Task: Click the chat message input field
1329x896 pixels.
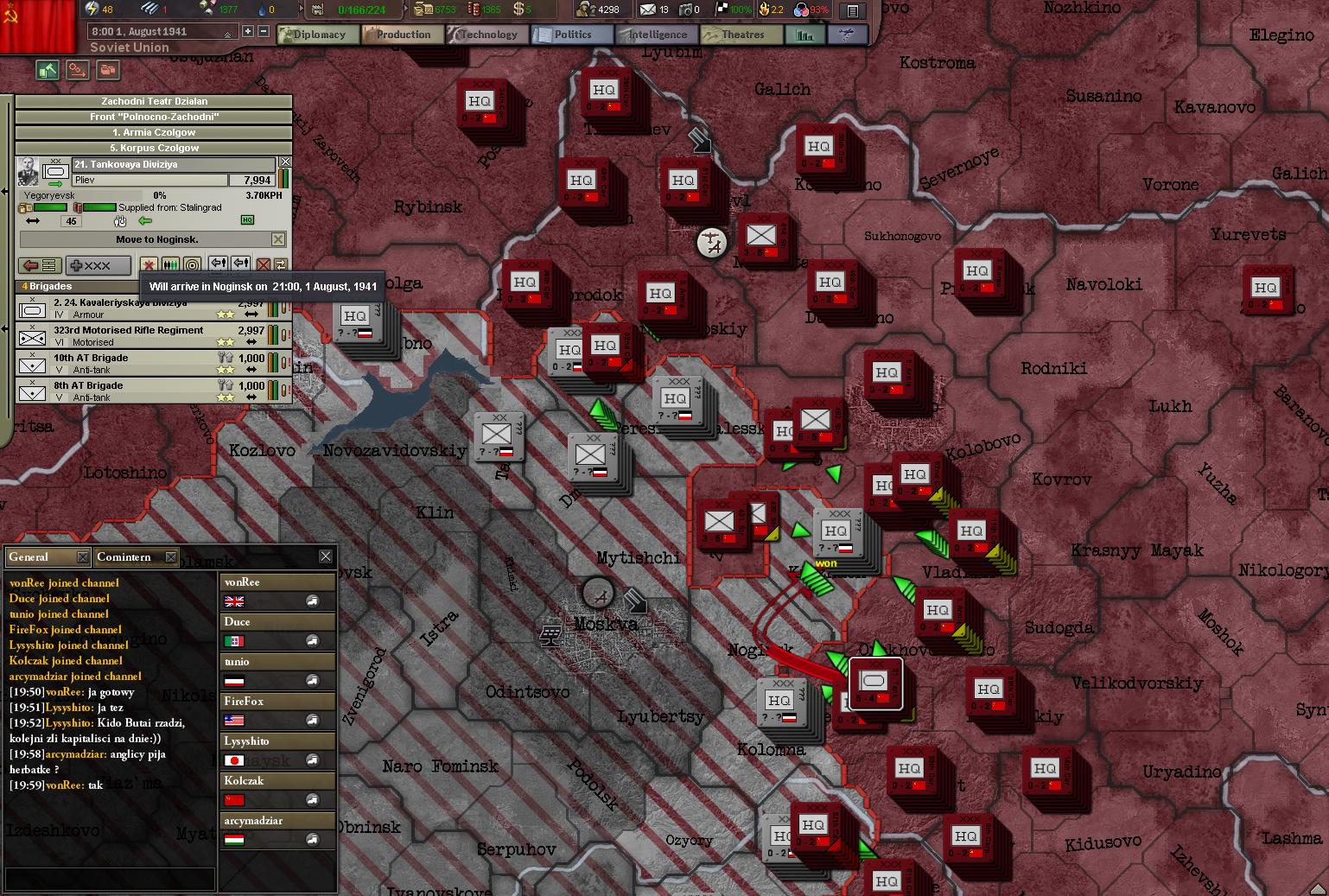Action: [109, 878]
